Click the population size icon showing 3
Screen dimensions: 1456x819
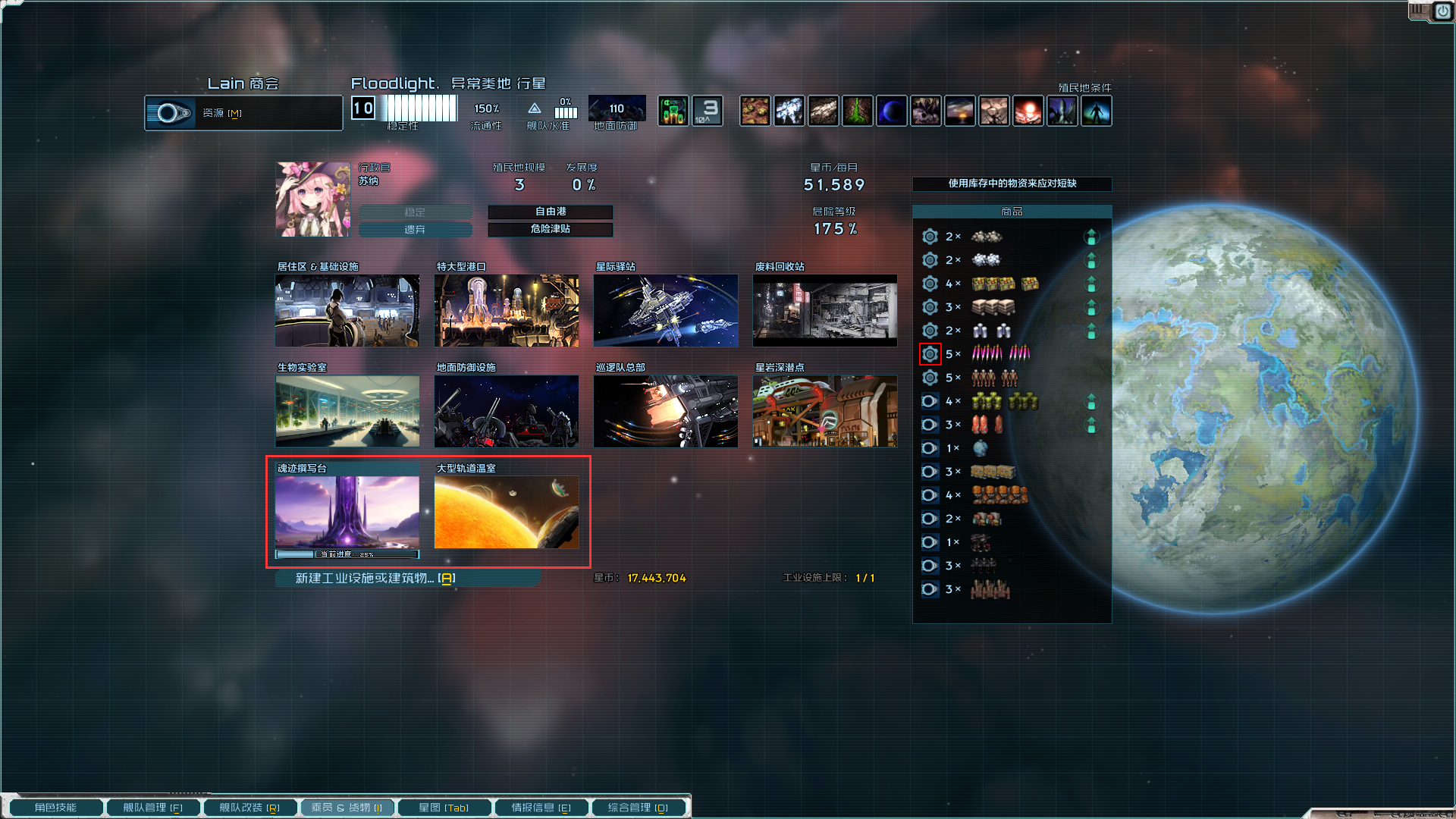point(707,110)
